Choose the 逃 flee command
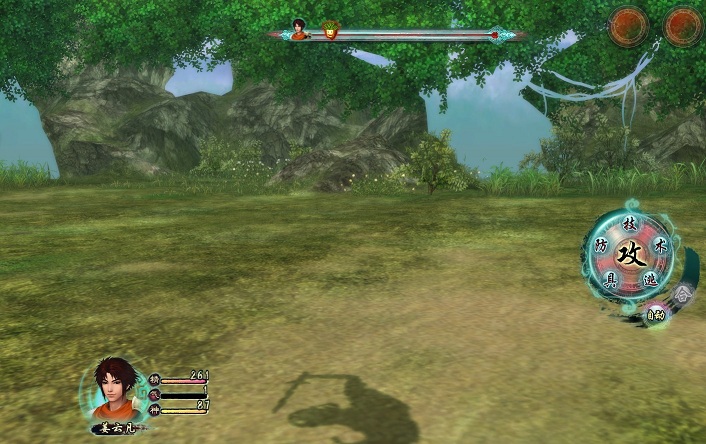 (651, 281)
